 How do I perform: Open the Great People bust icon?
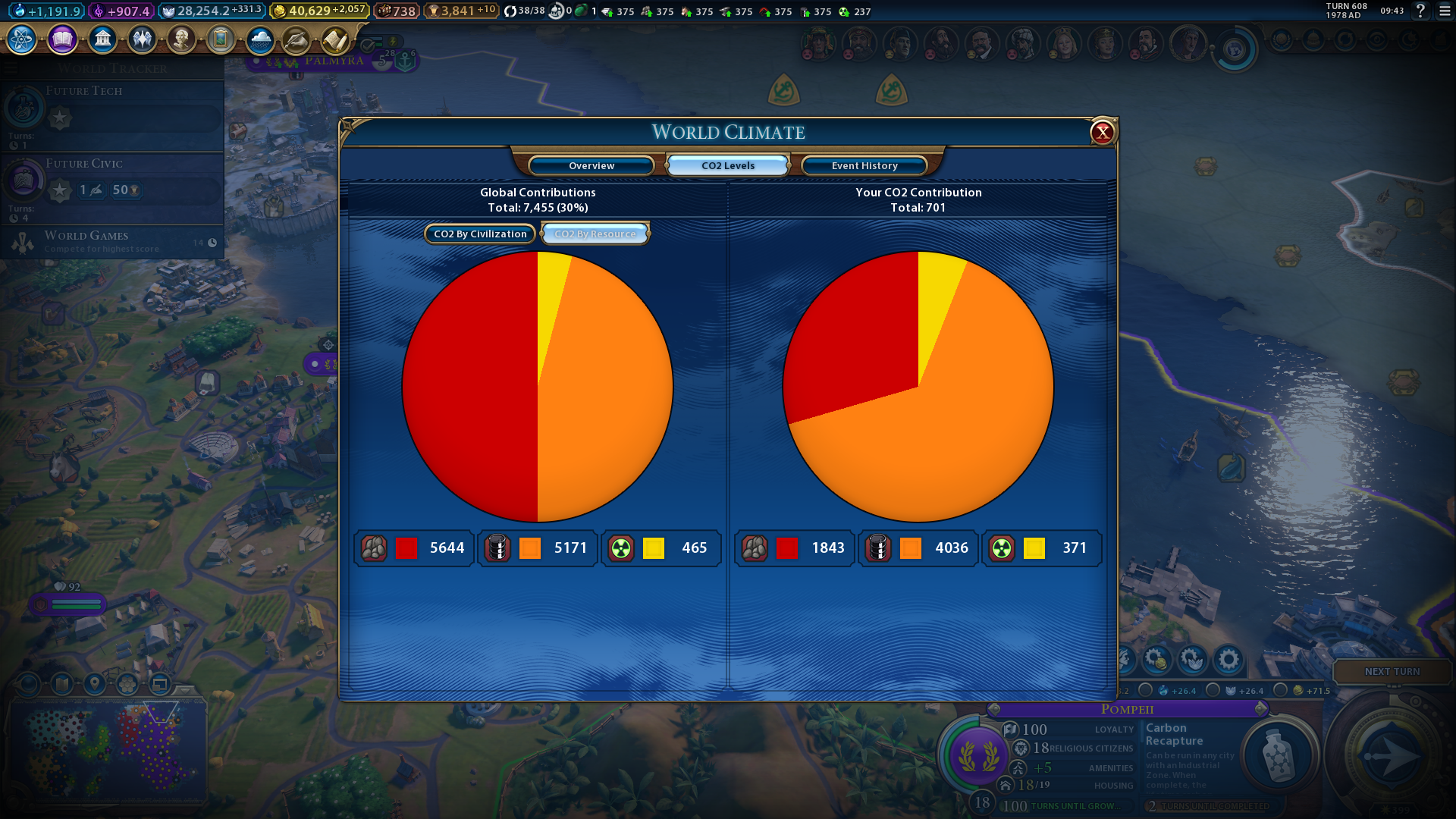coord(181,39)
